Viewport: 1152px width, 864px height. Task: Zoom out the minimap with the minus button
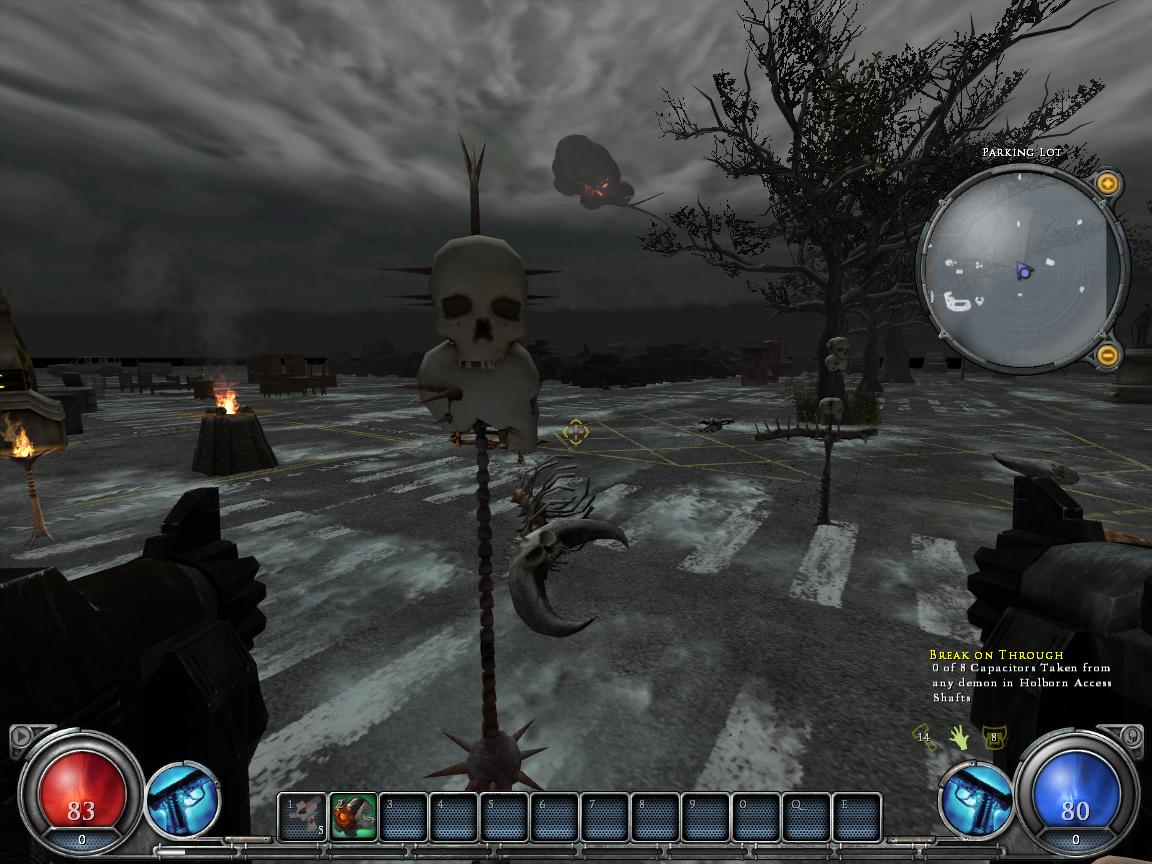click(1107, 354)
